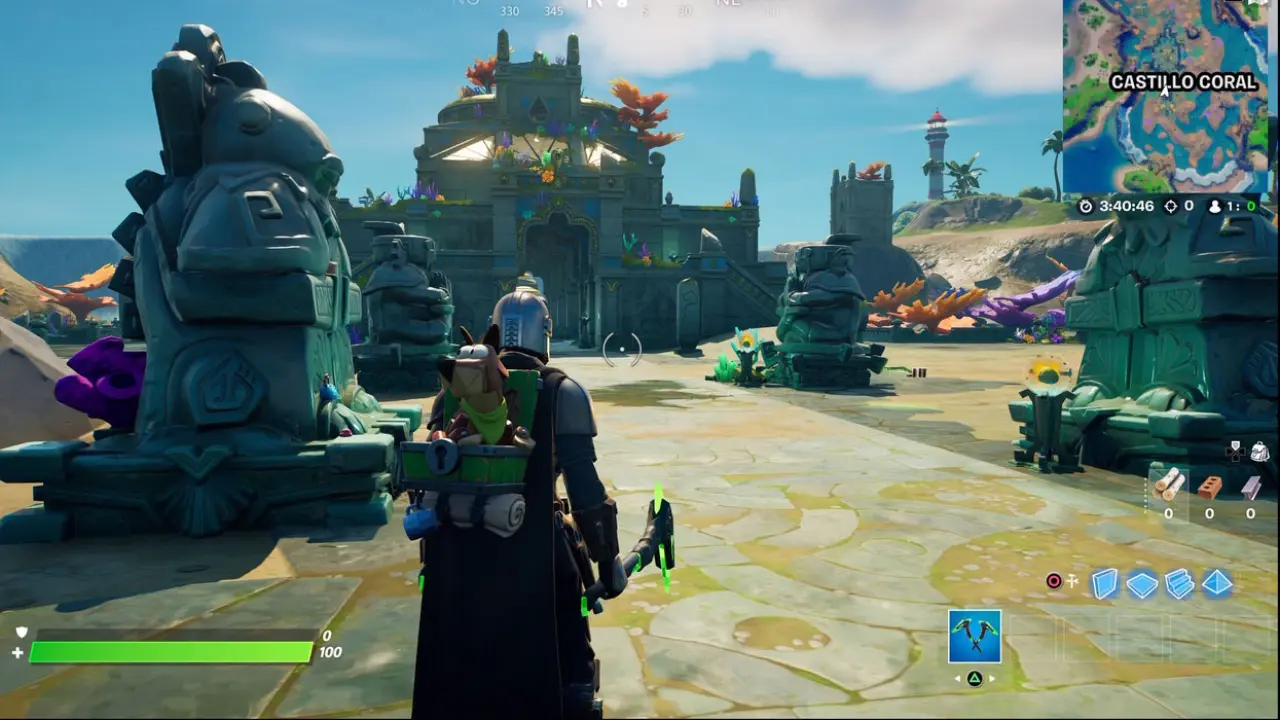Open the Castillo Coral minimap

[x=1165, y=95]
